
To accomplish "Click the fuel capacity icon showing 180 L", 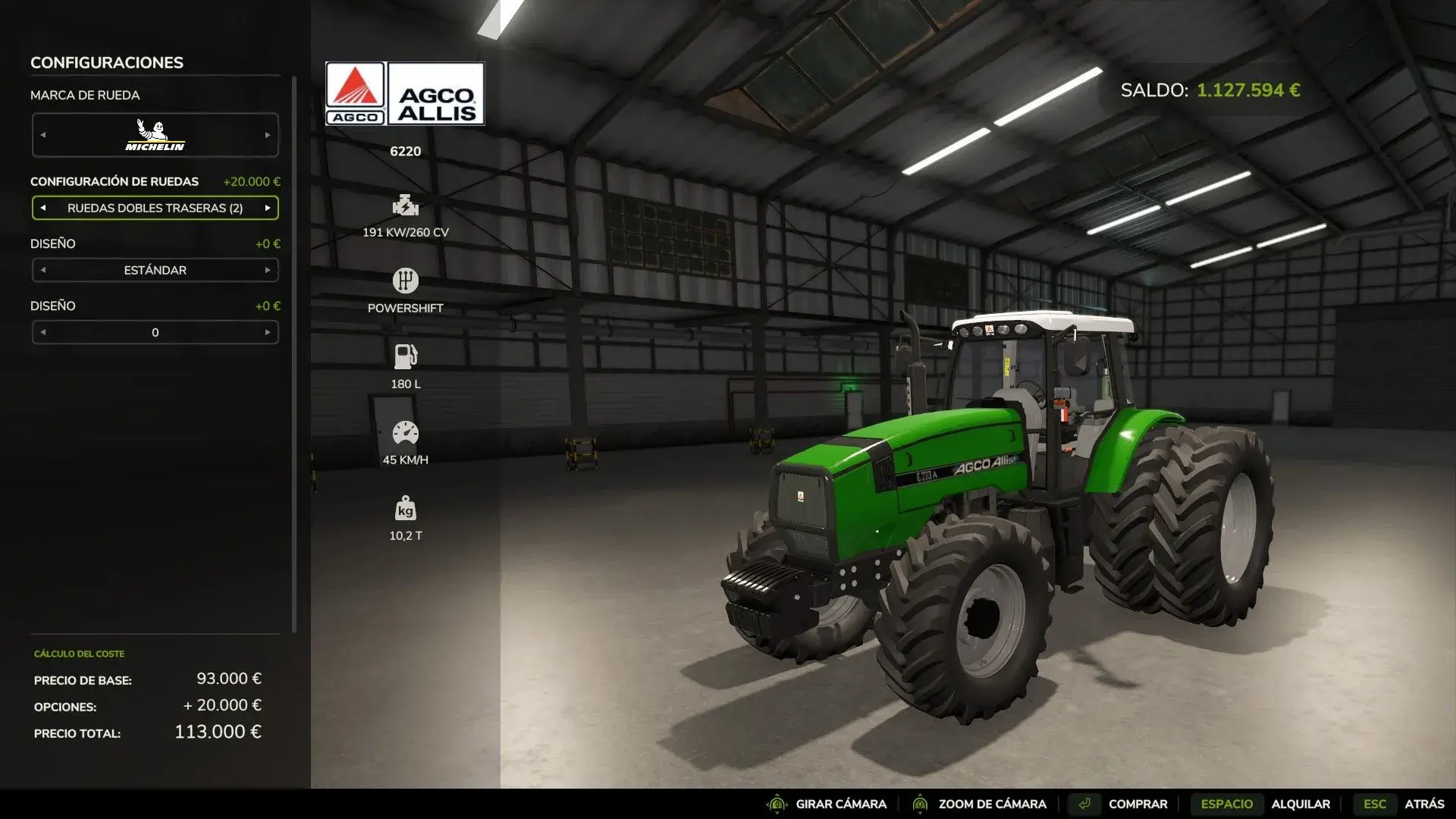I will pyautogui.click(x=406, y=356).
